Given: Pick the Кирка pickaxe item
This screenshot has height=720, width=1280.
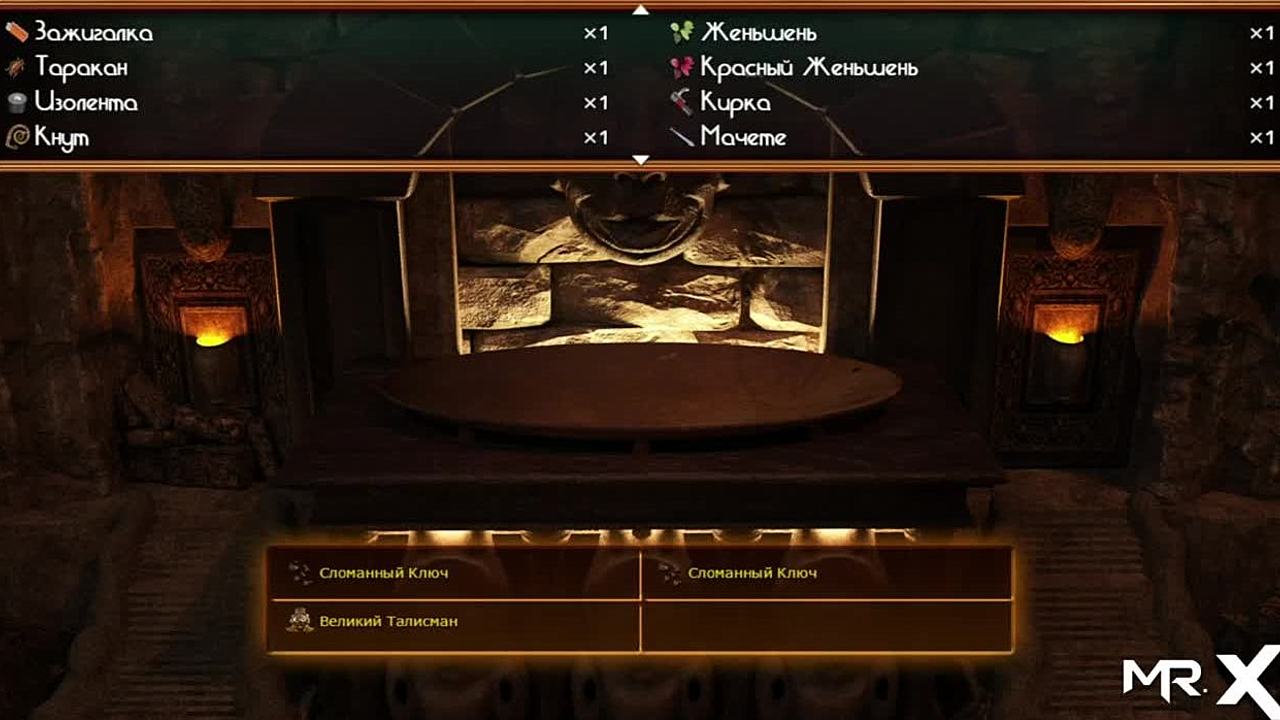Looking at the screenshot, I should coord(735,103).
